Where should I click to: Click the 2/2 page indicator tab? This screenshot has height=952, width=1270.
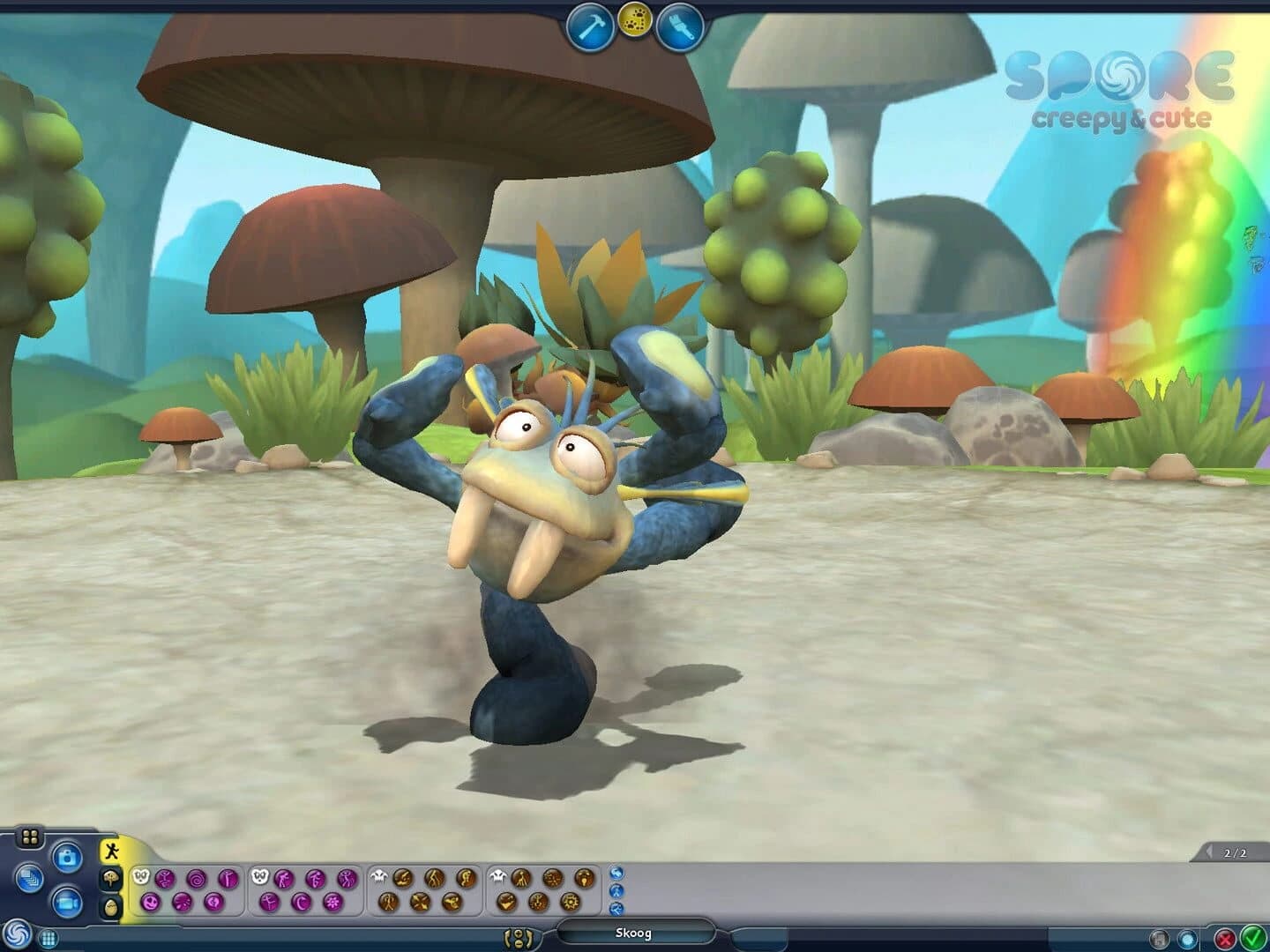[1236, 853]
